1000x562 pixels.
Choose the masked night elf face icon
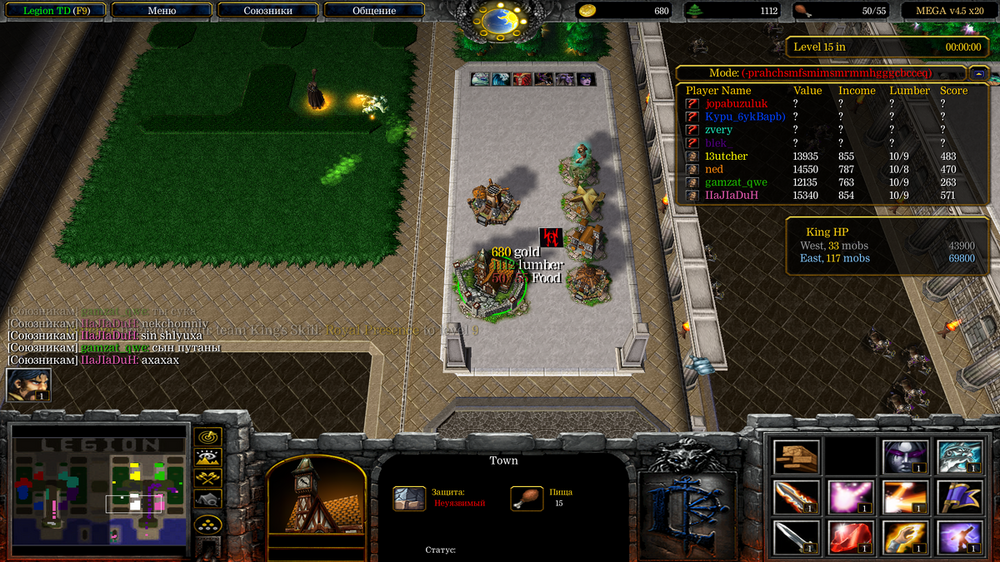pyautogui.click(x=905, y=457)
